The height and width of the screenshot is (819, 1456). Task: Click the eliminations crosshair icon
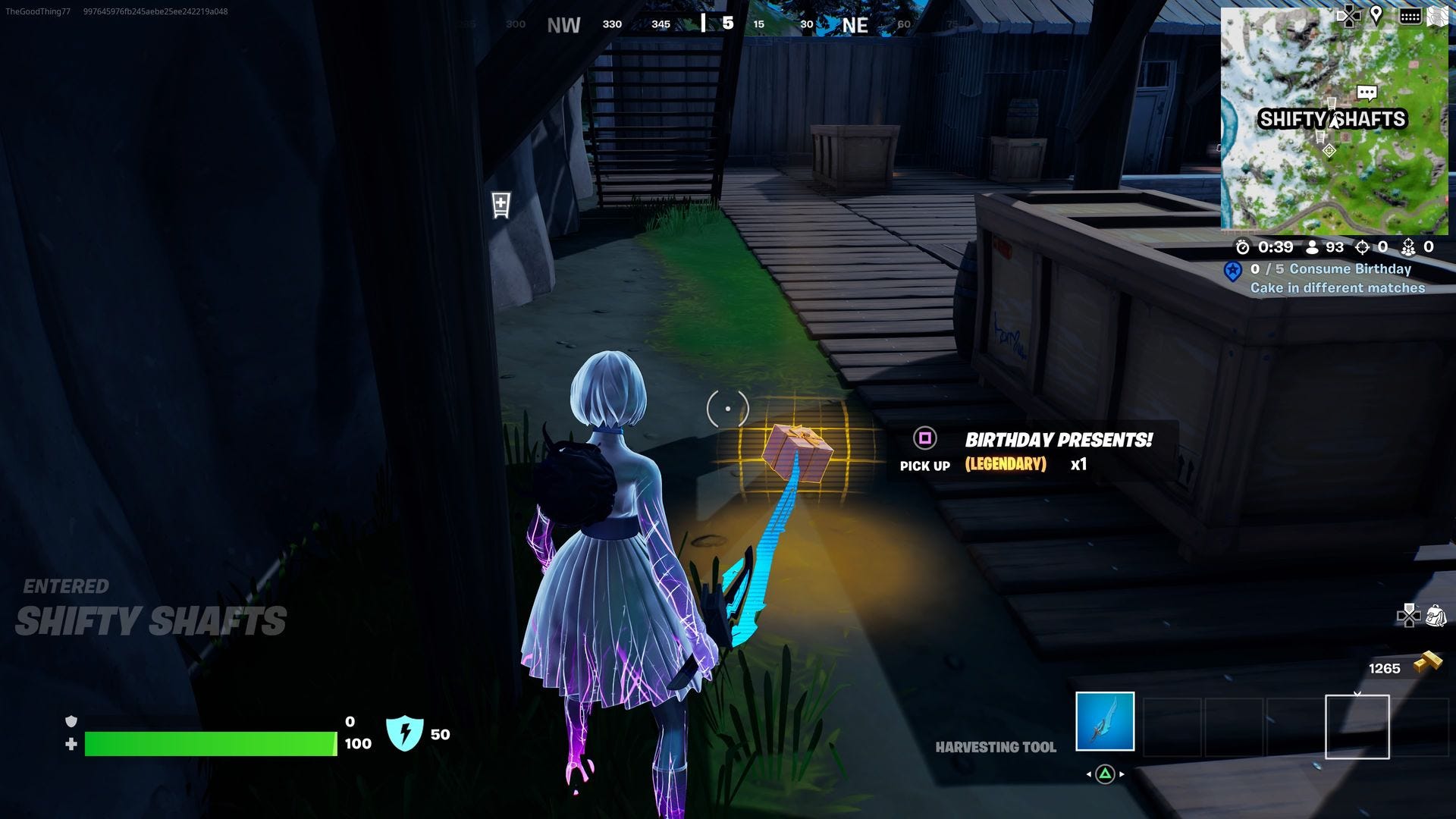point(1363,247)
